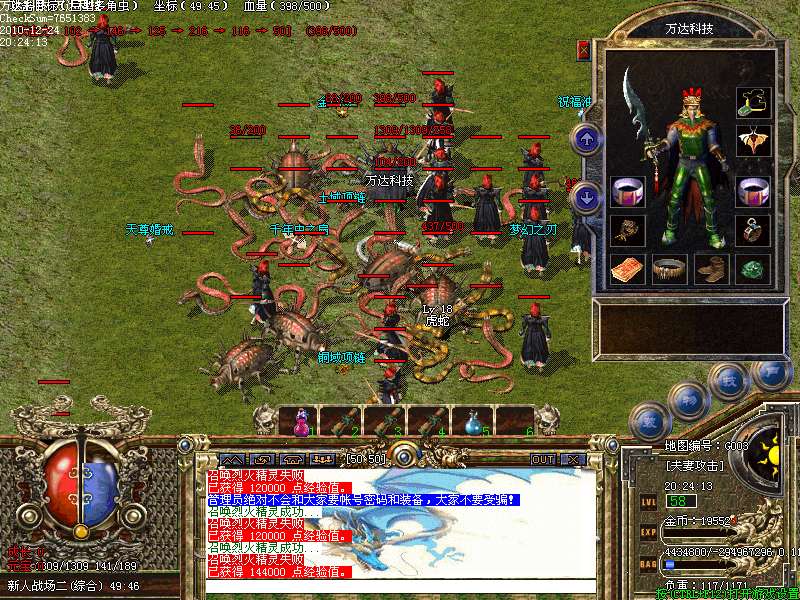Screen dimensions: 800x600
Task: Close the chat window with X button
Action: 572,459
